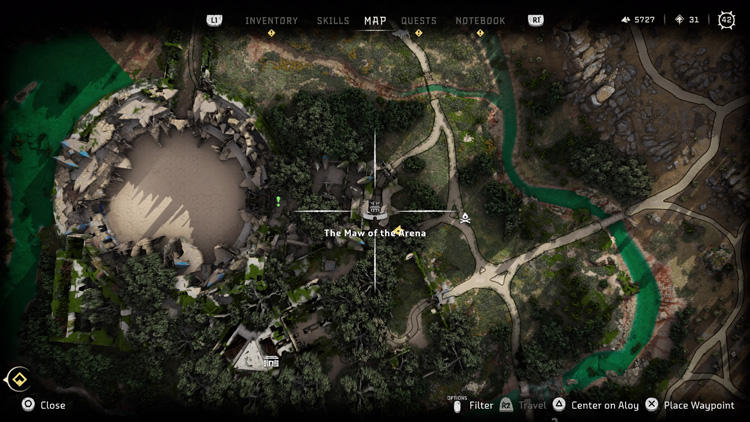The height and width of the screenshot is (422, 750).
Task: Click Aloy's yellow arrow position marker
Action: click(x=398, y=231)
